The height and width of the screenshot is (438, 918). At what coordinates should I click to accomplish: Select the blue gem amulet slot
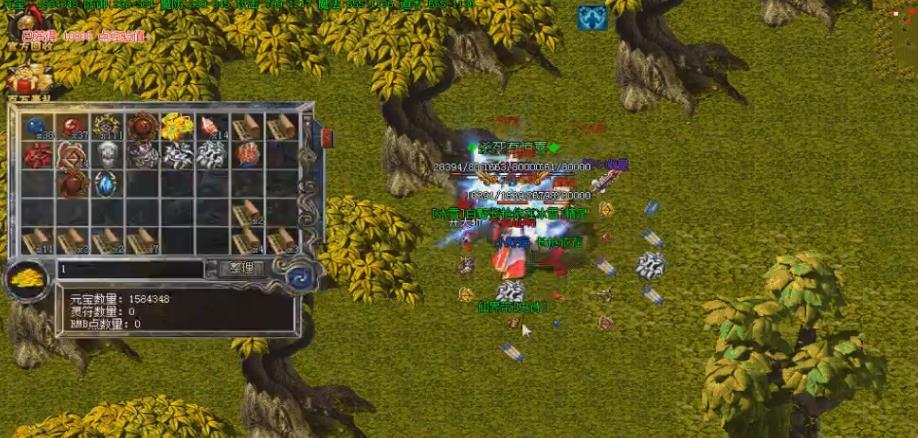(x=107, y=184)
